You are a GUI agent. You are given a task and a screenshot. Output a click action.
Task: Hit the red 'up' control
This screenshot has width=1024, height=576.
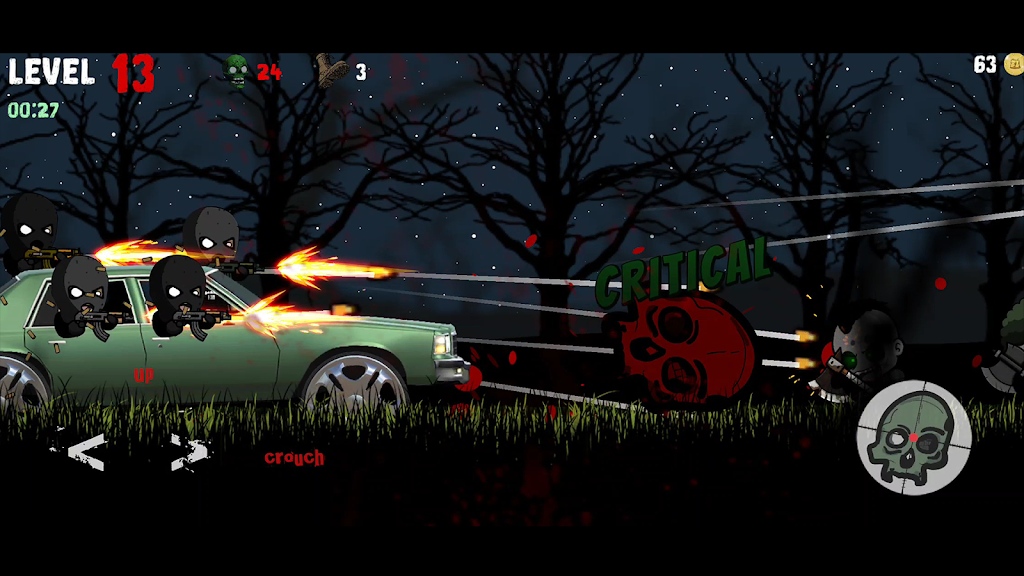pos(144,376)
